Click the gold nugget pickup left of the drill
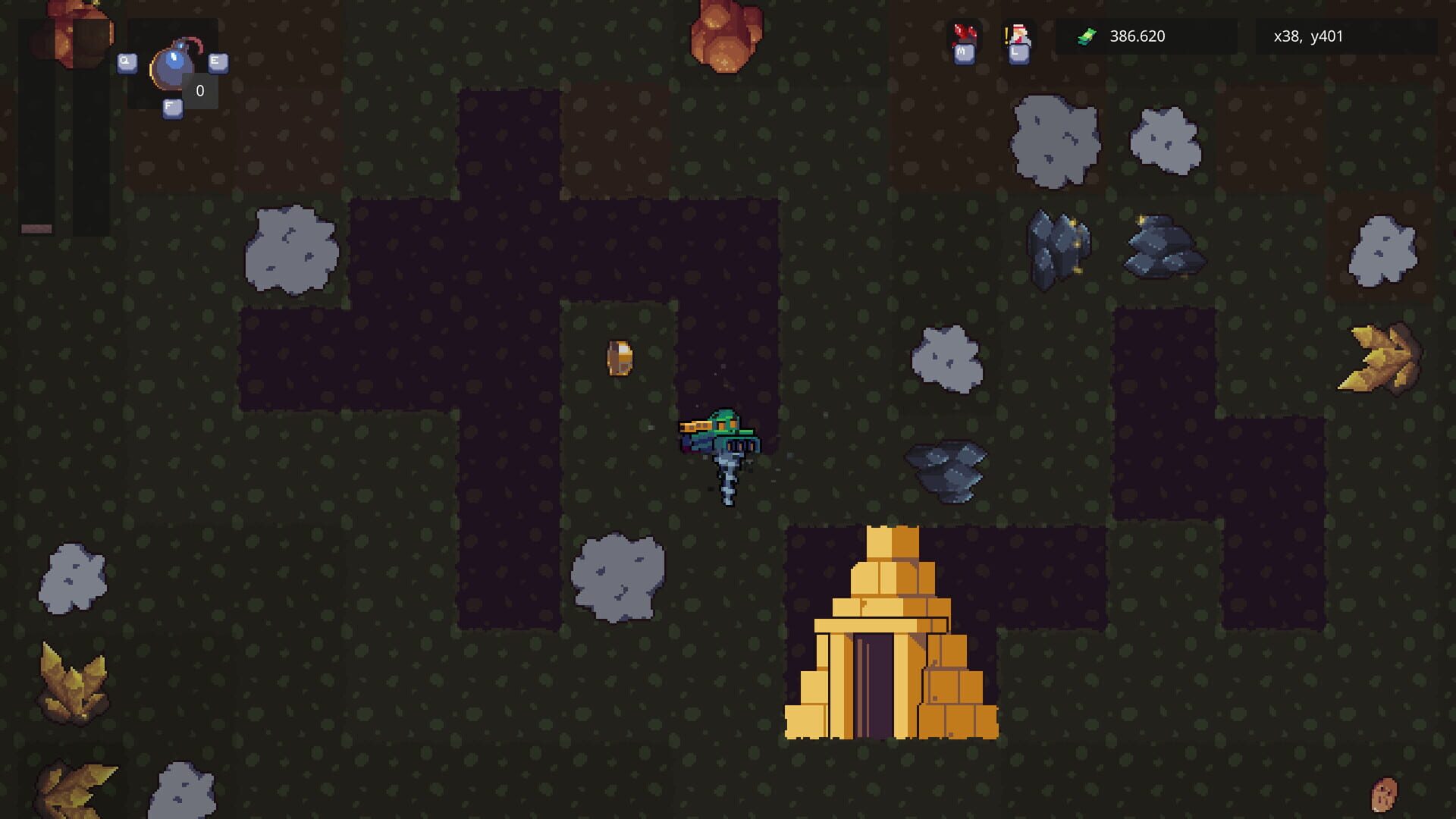The width and height of the screenshot is (1456, 819). click(x=620, y=356)
